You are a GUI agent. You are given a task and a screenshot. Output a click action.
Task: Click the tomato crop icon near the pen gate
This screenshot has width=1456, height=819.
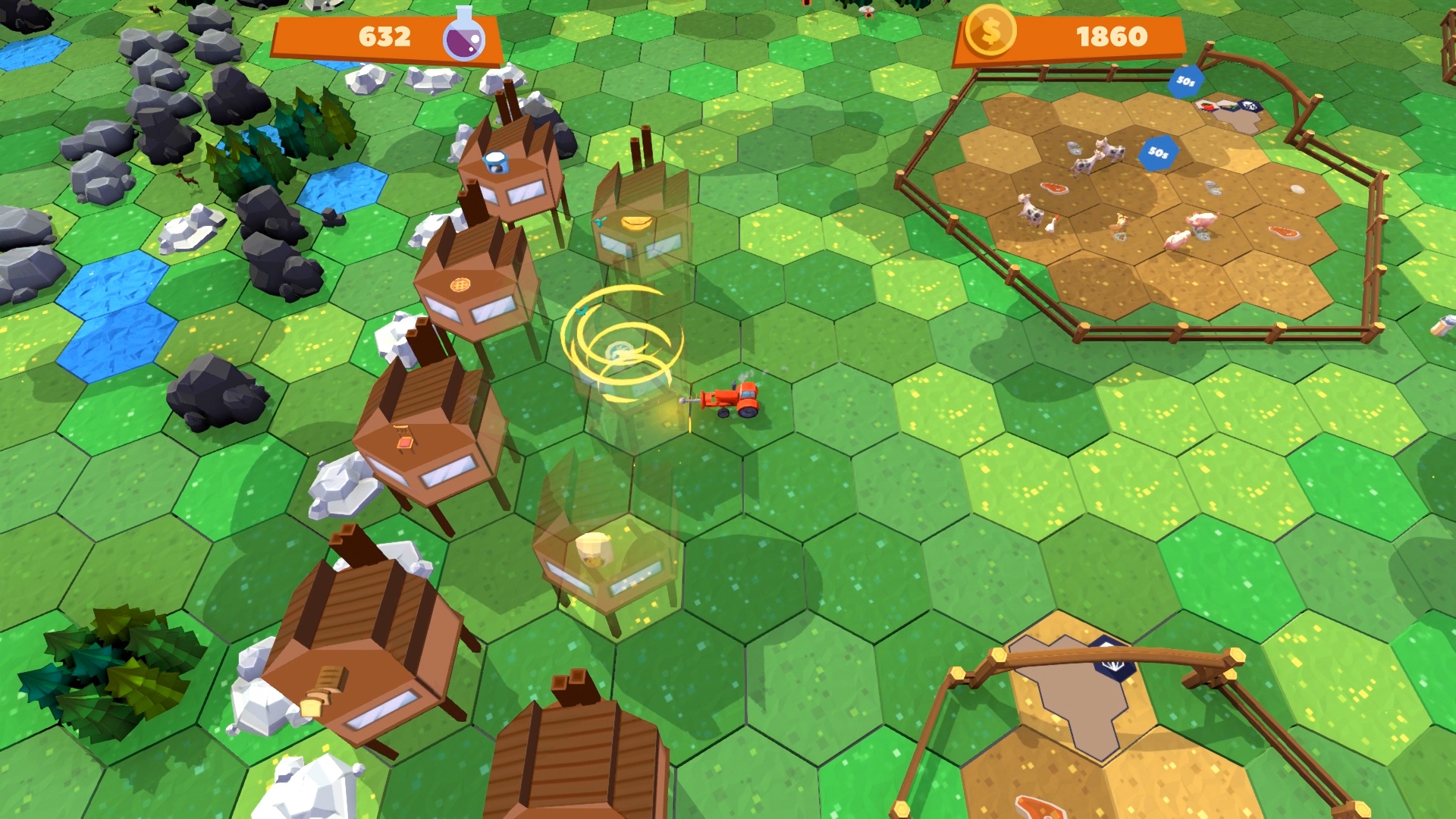1207,105
